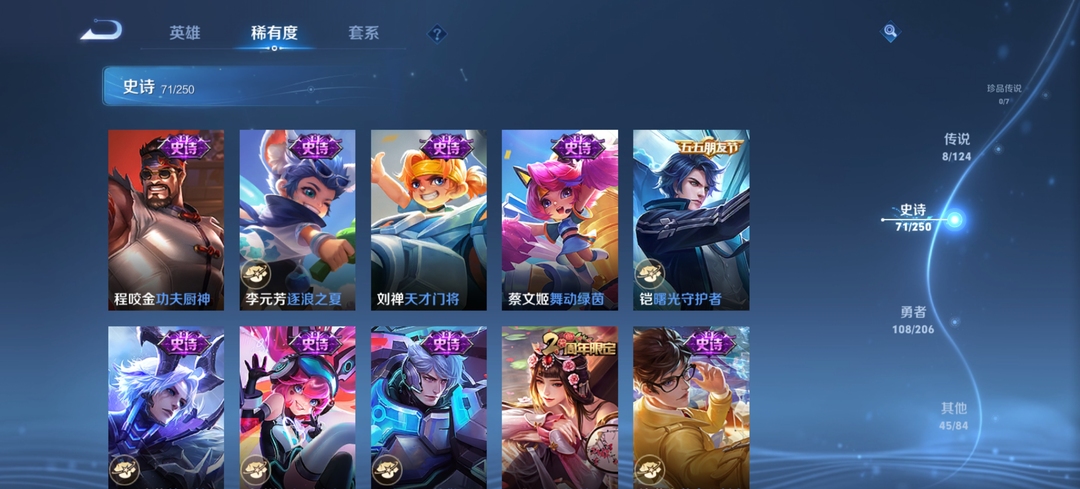1080x489 pixels.
Task: Click the 史诗 section header bar
Action: (x=250, y=87)
